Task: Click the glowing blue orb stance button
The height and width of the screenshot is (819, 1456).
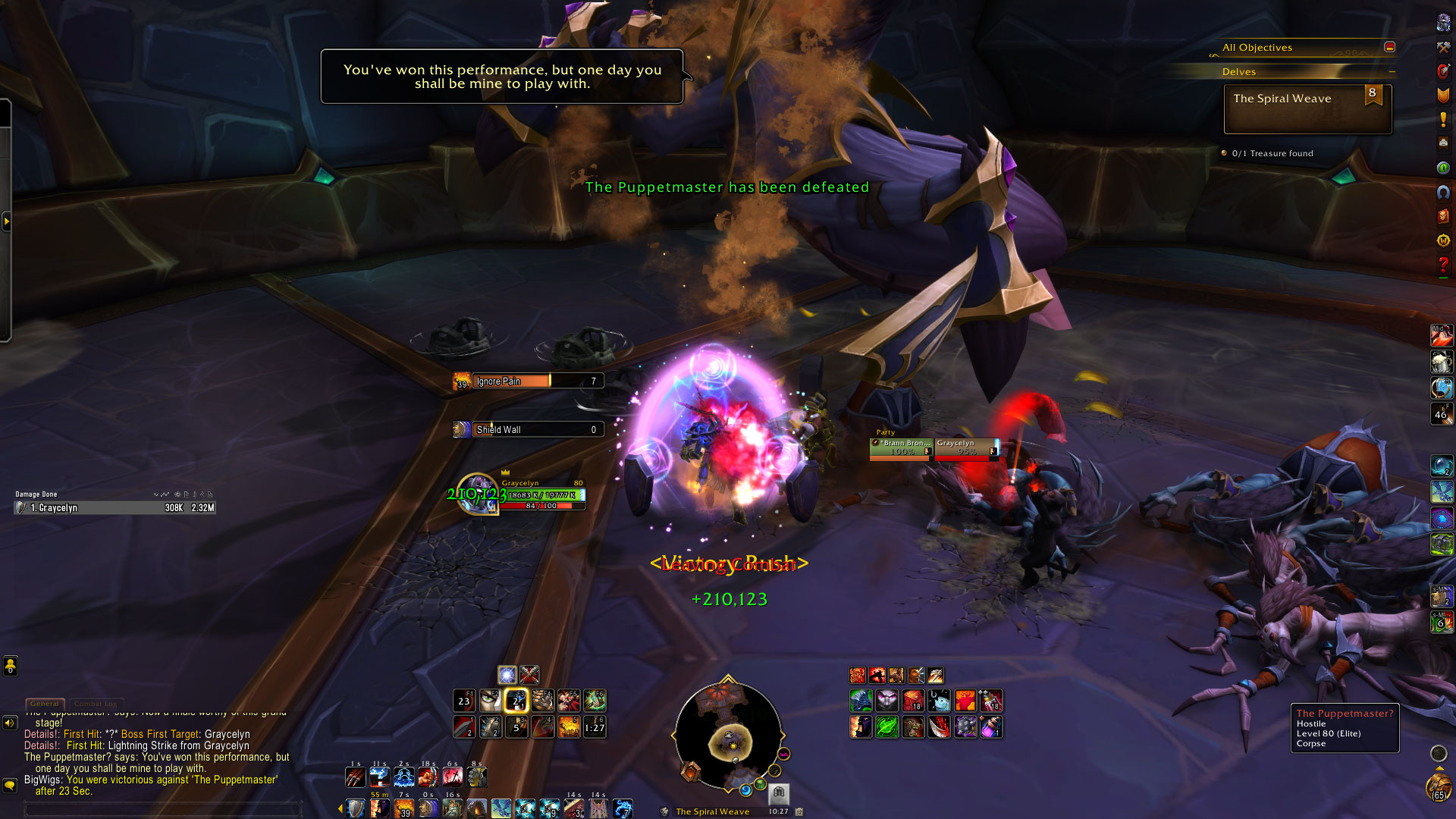Action: [507, 674]
